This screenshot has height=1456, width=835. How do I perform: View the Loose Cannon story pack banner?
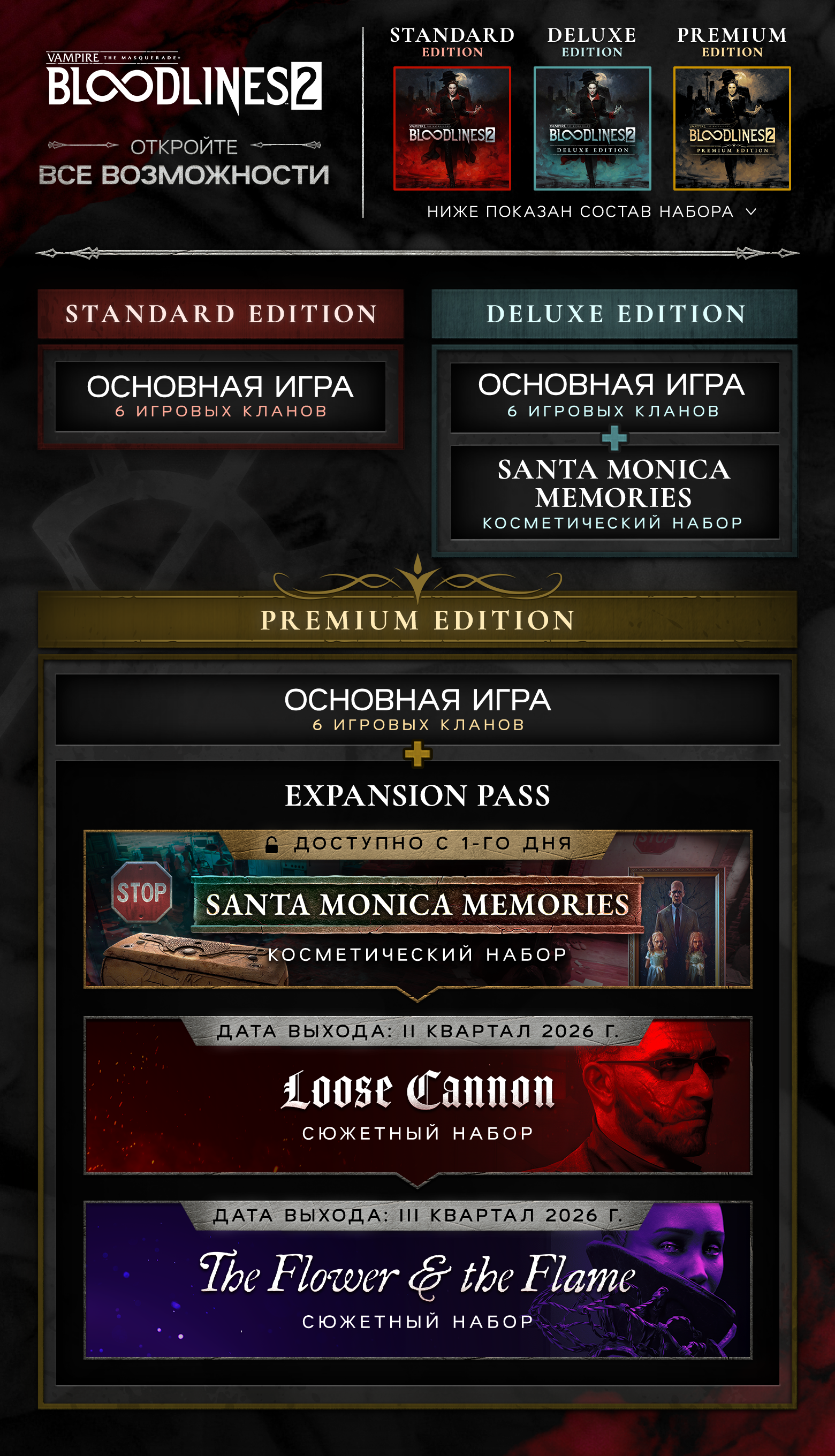(x=417, y=1095)
